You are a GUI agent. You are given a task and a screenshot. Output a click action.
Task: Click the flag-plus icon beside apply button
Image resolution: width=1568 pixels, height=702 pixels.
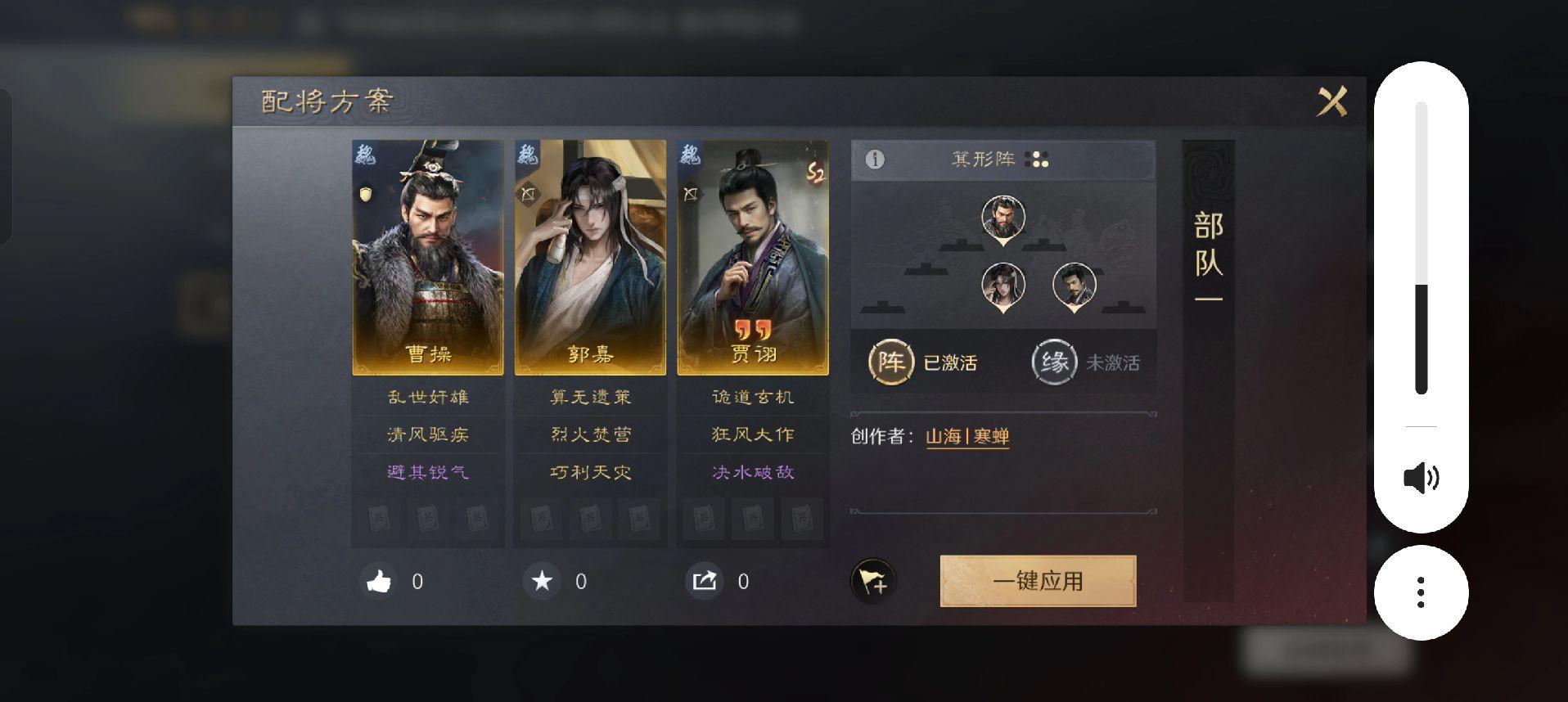tap(873, 582)
